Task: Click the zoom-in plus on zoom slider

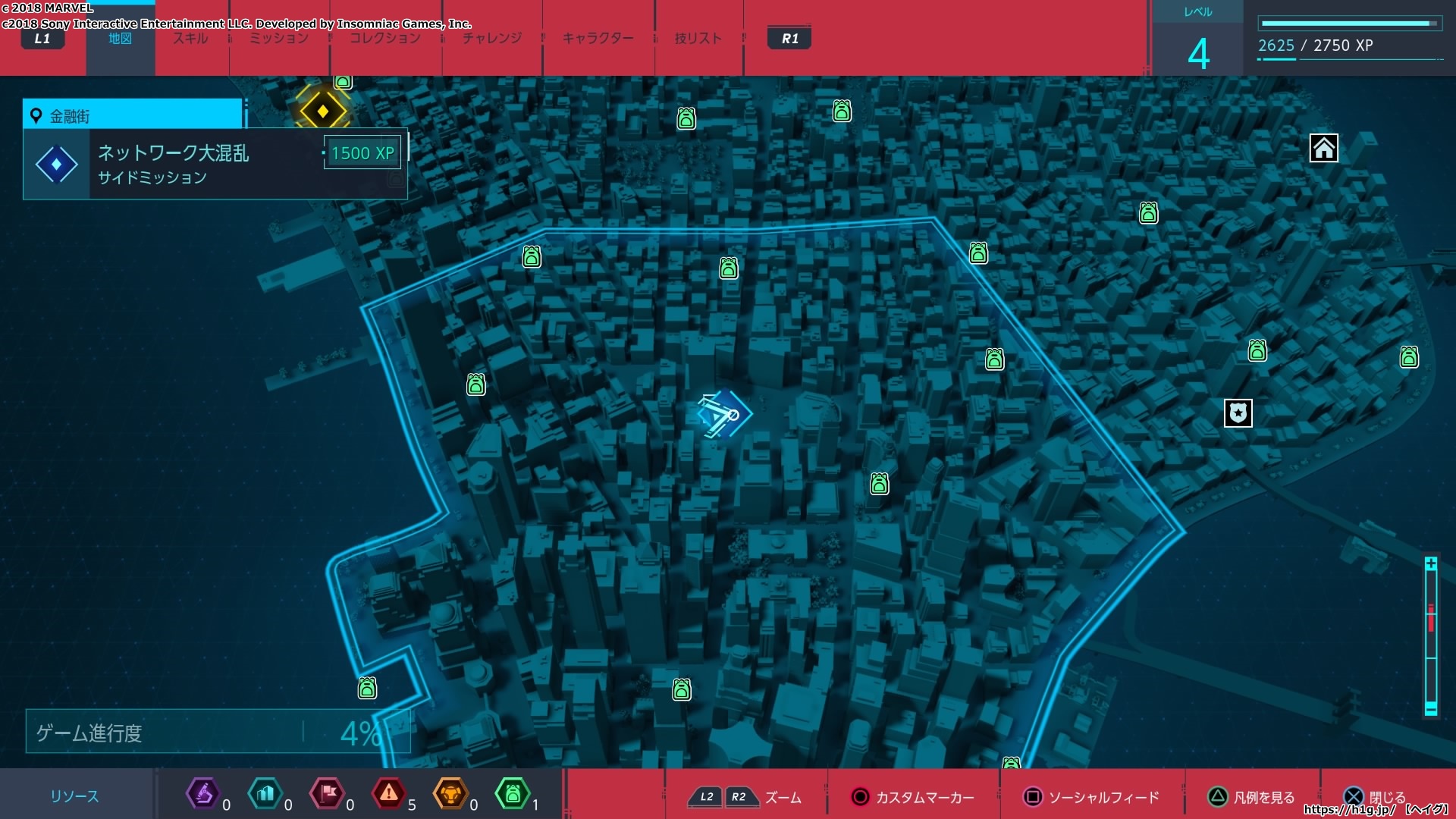Action: [x=1430, y=563]
